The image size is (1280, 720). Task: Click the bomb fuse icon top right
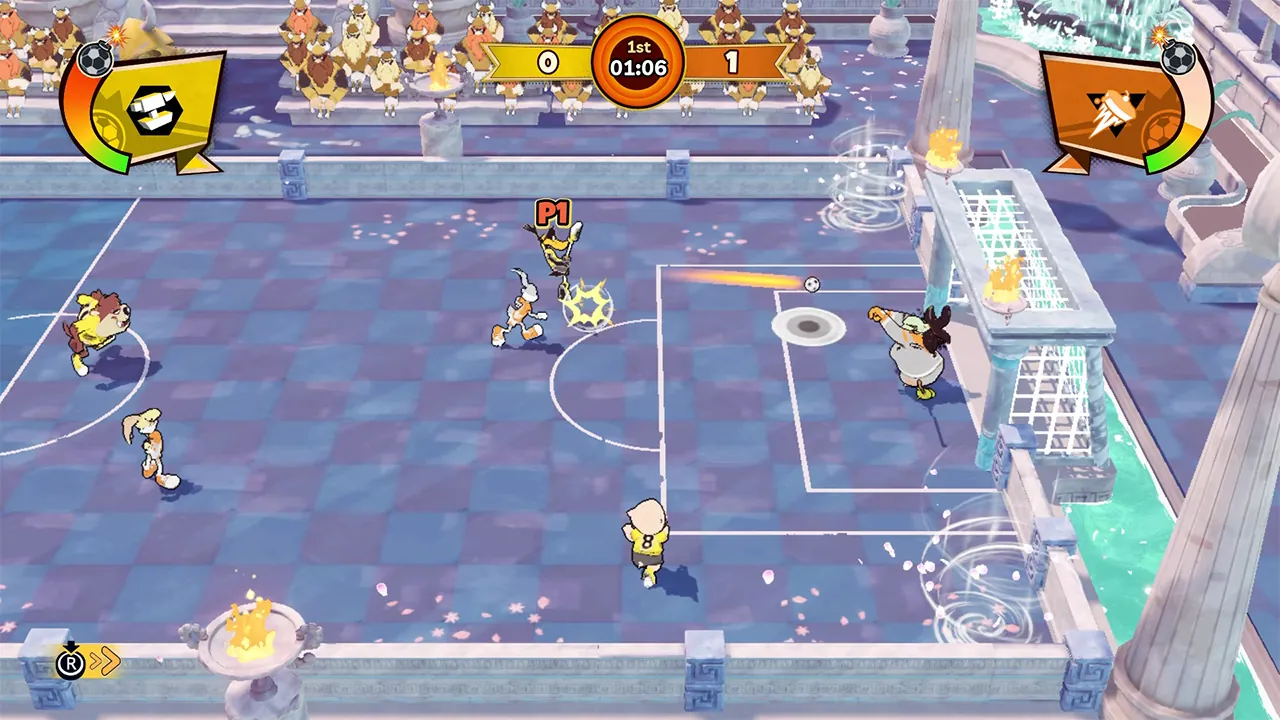(x=1177, y=60)
